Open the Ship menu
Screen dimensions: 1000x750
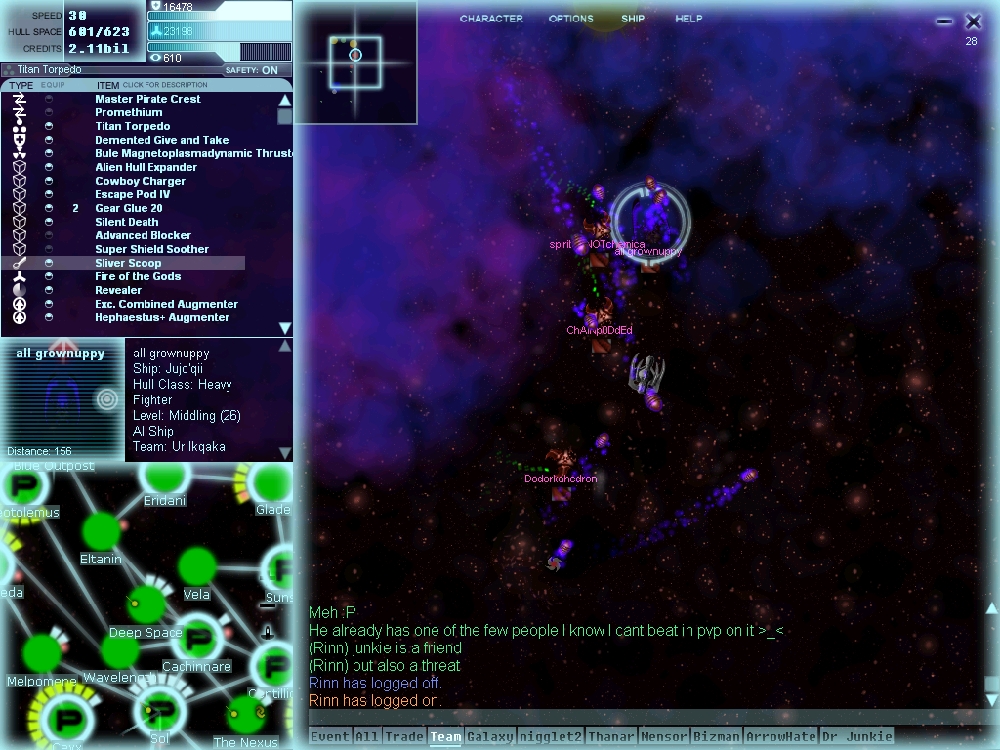(633, 19)
